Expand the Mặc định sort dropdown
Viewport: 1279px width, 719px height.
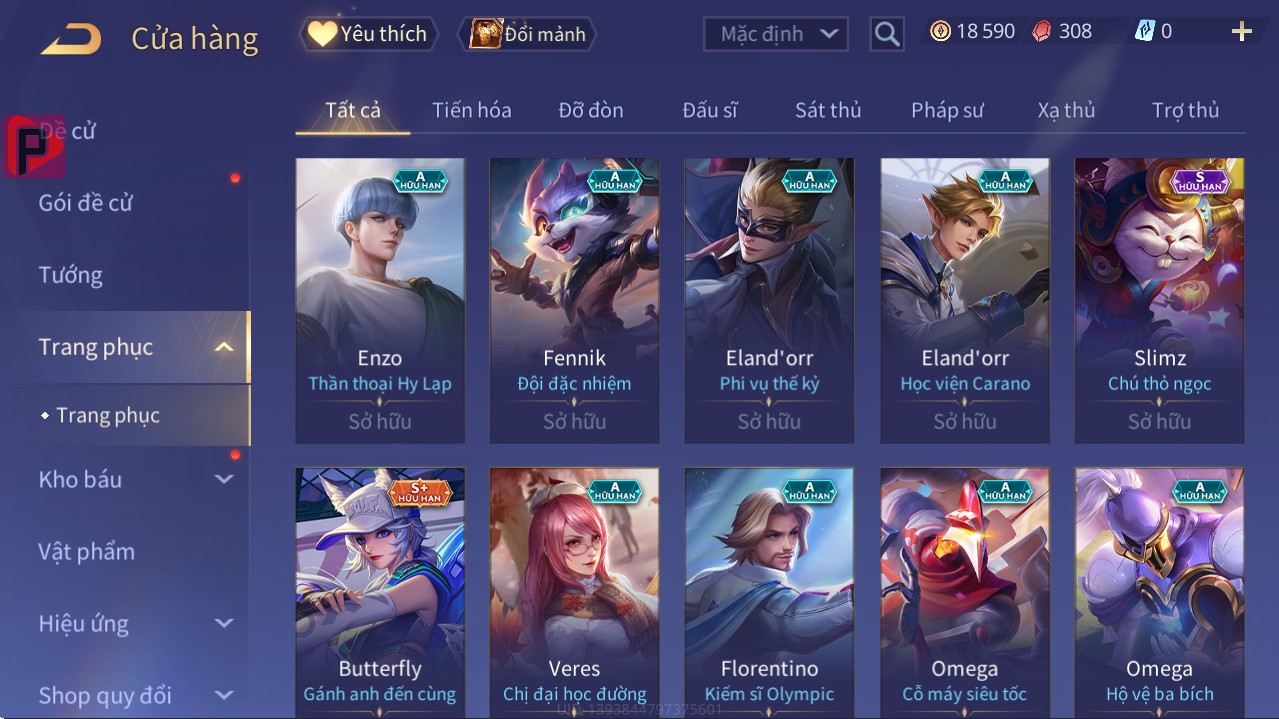click(x=776, y=34)
